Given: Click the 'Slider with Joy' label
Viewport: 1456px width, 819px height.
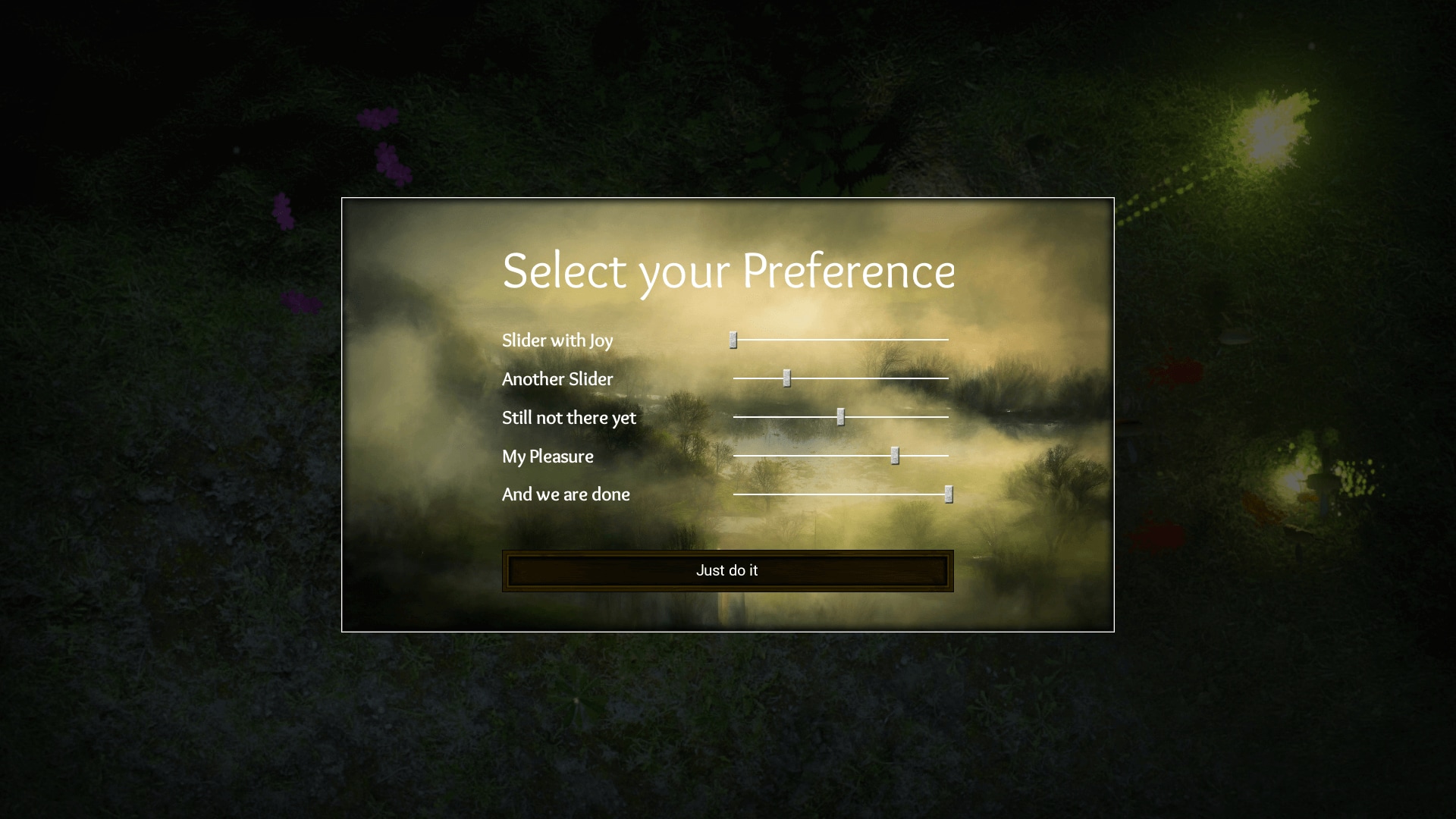Looking at the screenshot, I should tap(557, 340).
